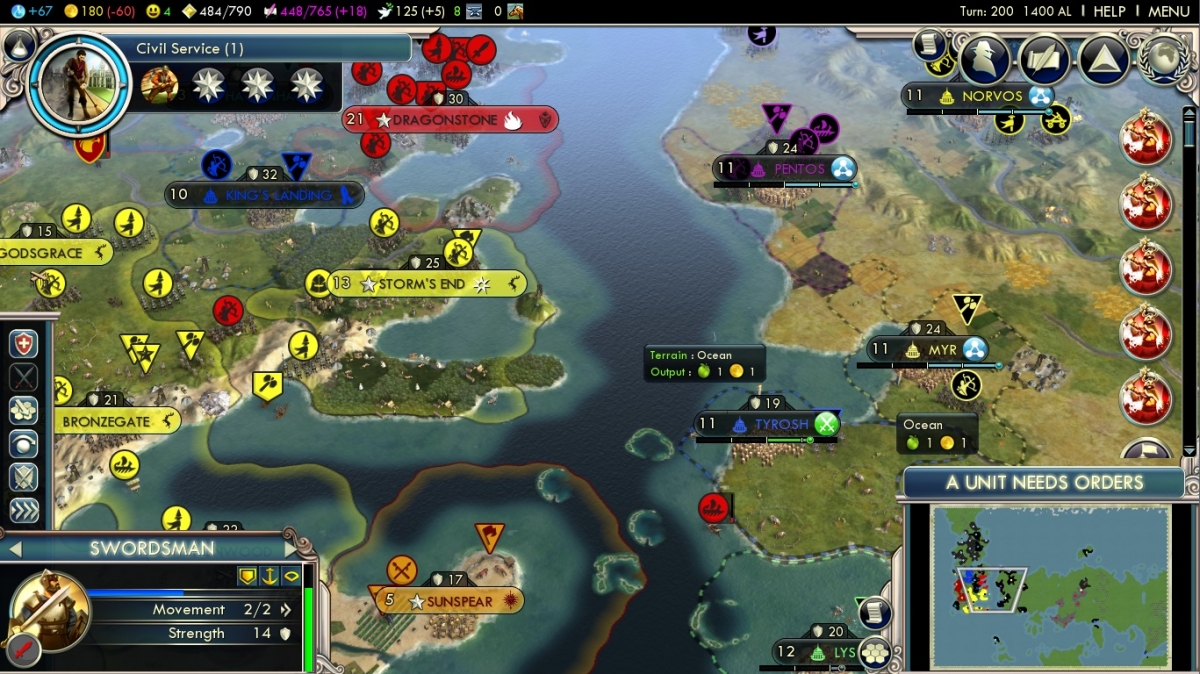The height and width of the screenshot is (674, 1200).
Task: Select the Fortify Until Healed red cross action
Action: (x=24, y=343)
